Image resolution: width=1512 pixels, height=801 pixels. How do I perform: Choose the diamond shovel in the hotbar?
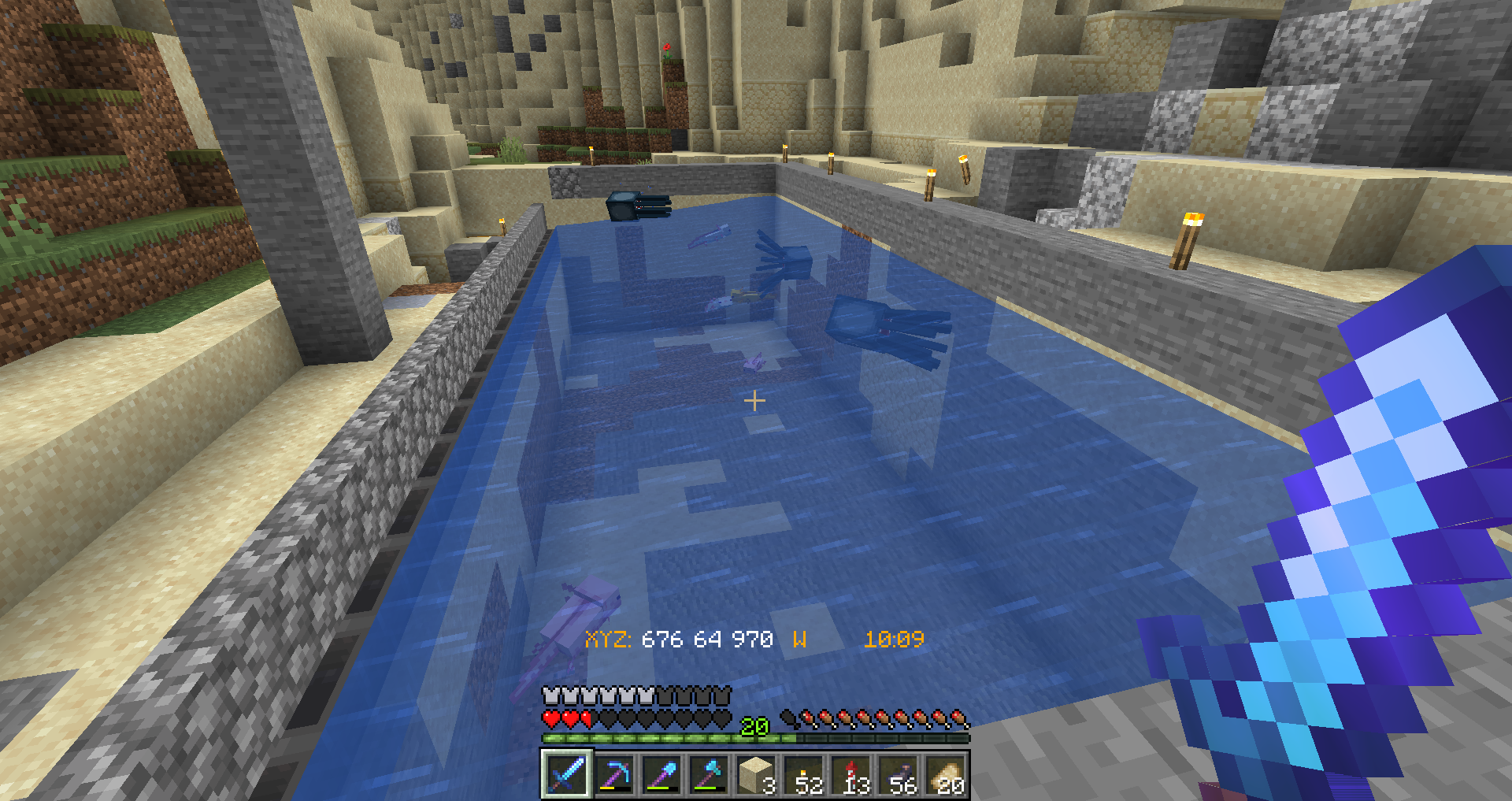click(661, 774)
